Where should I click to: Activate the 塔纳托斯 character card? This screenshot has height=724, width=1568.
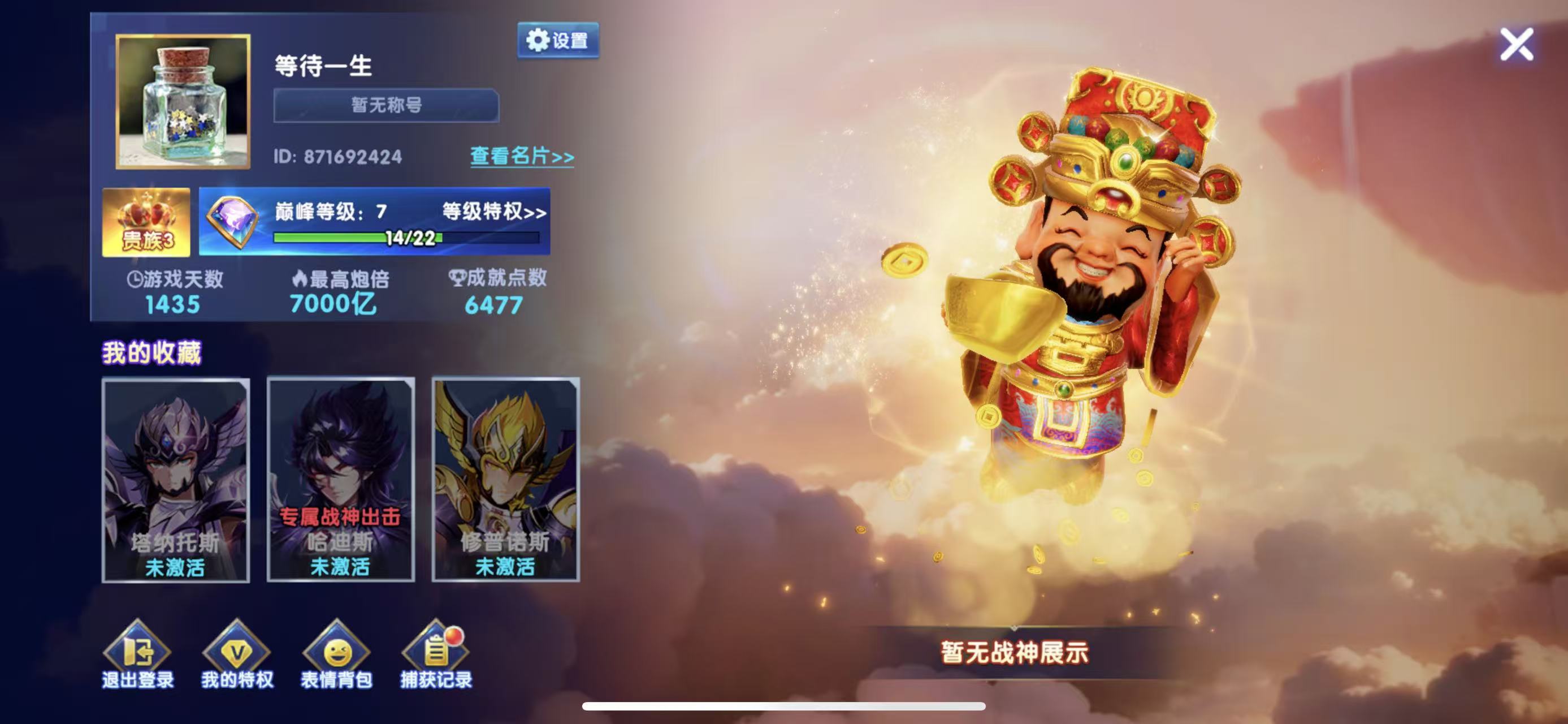175,481
